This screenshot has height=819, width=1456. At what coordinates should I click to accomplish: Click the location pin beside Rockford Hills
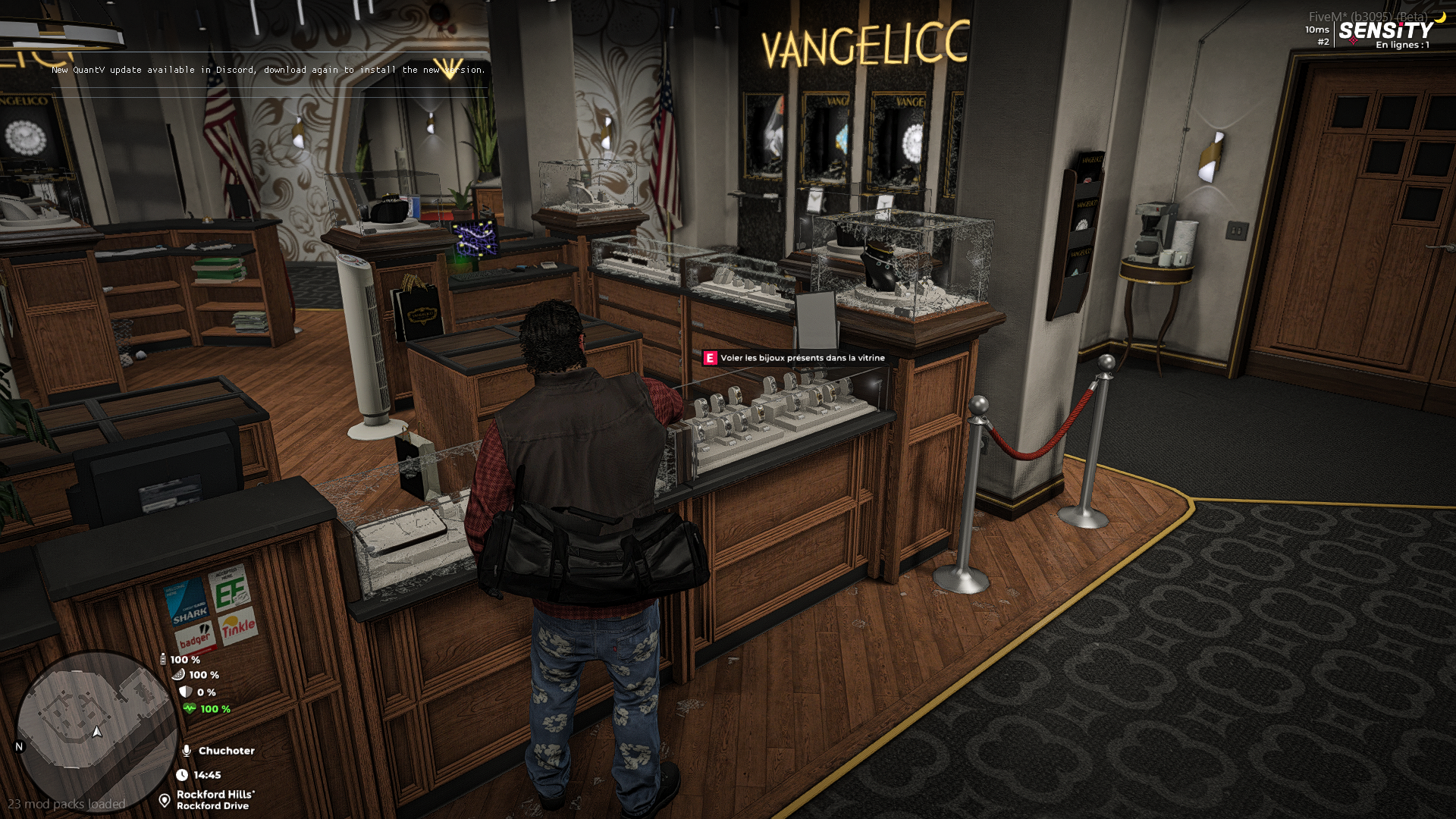[x=165, y=800]
